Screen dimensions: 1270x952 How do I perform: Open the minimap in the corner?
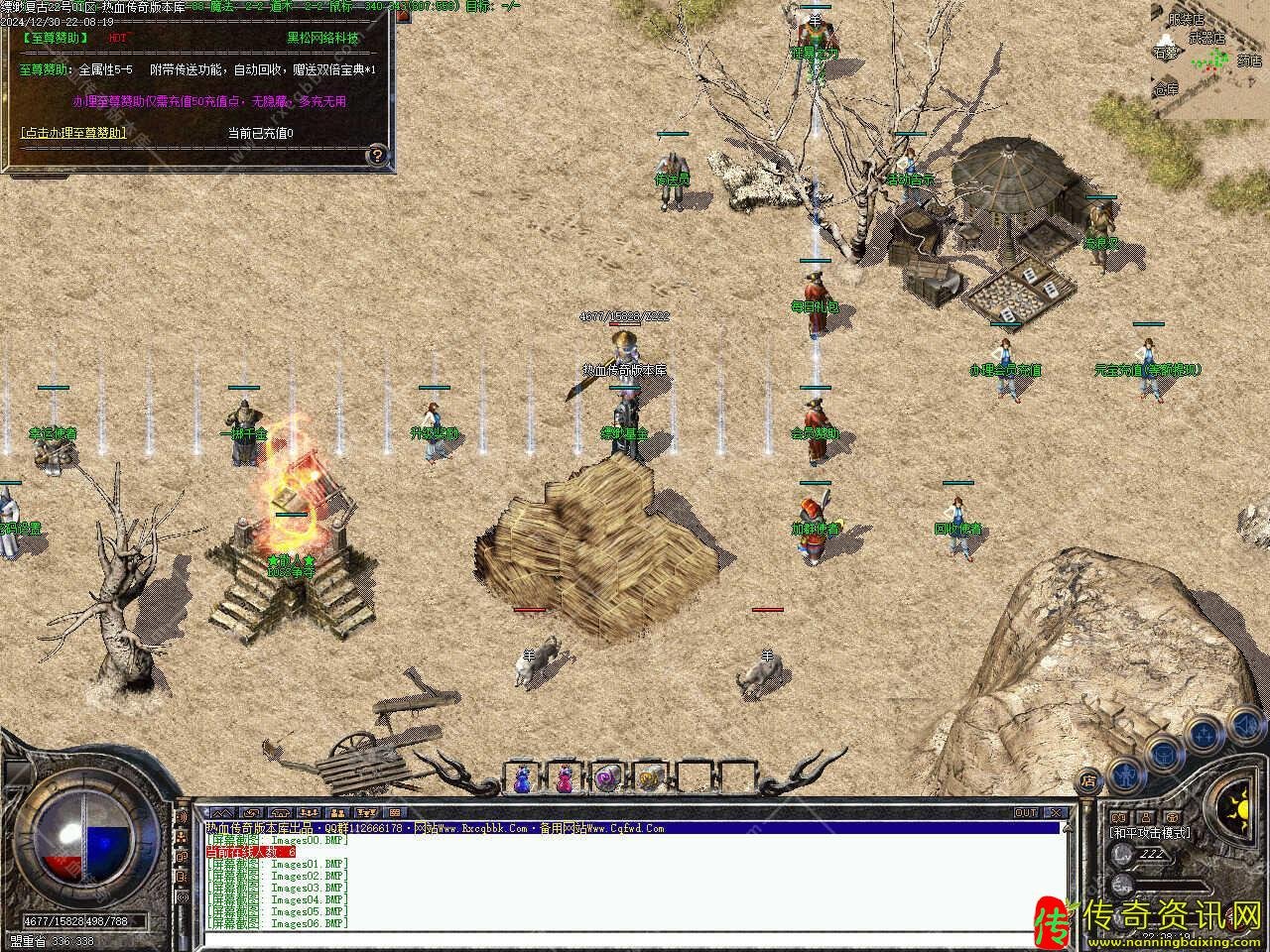(1208, 59)
